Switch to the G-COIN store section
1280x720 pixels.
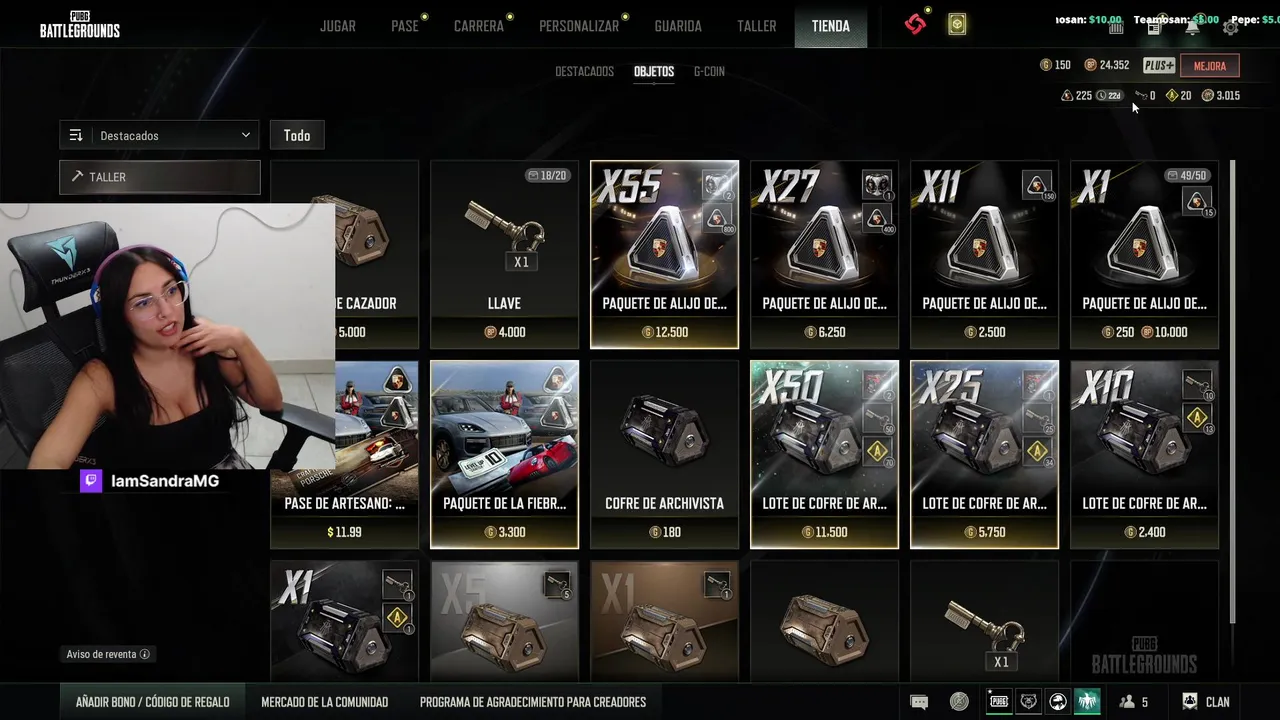click(x=709, y=72)
